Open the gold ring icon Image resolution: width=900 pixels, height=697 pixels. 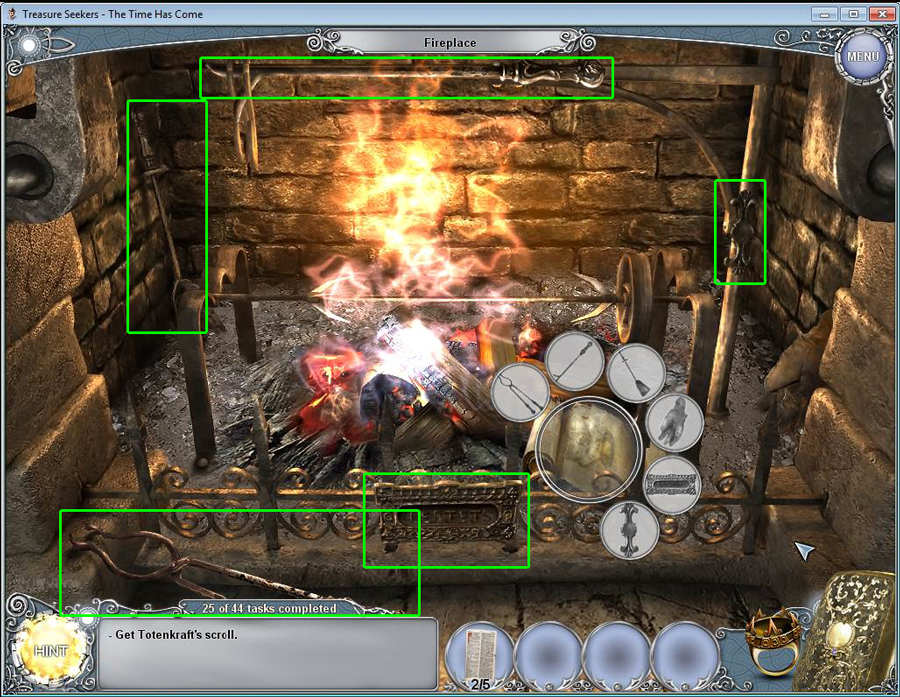[769, 638]
